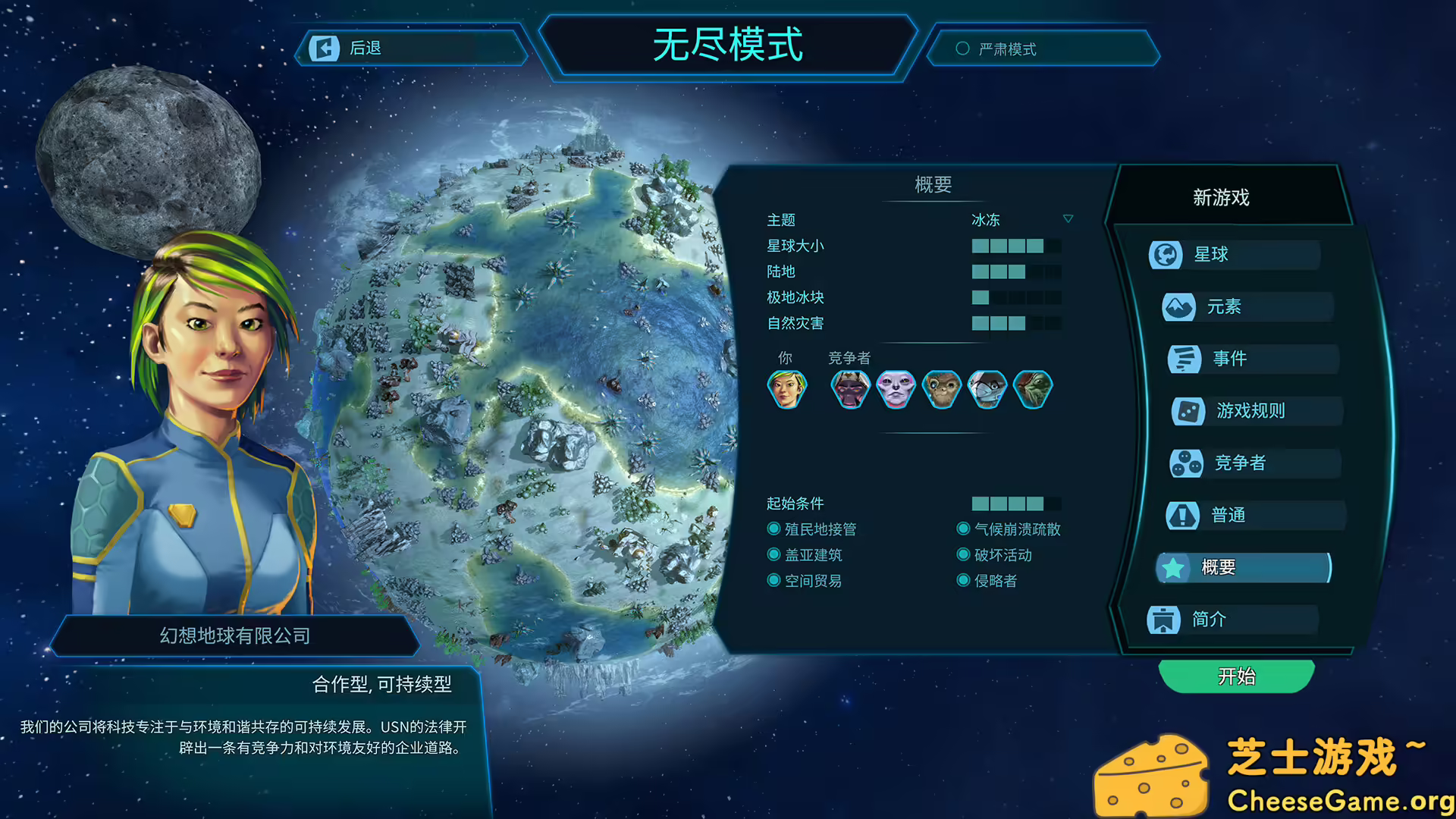The image size is (1456, 819).
Task: Open the 简介 (Intro) building icon panel
Action: [1162, 620]
